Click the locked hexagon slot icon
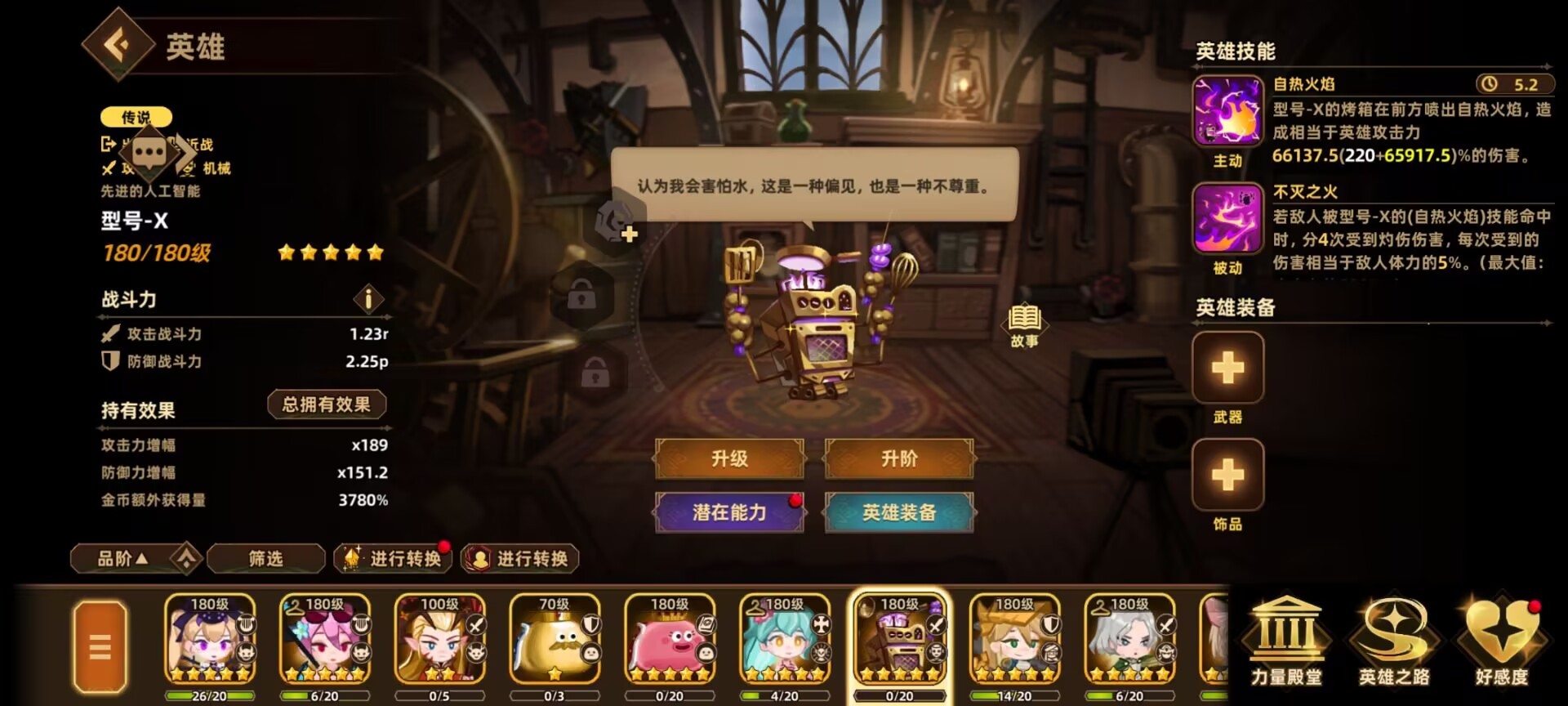Image resolution: width=1568 pixels, height=706 pixels. click(x=581, y=297)
